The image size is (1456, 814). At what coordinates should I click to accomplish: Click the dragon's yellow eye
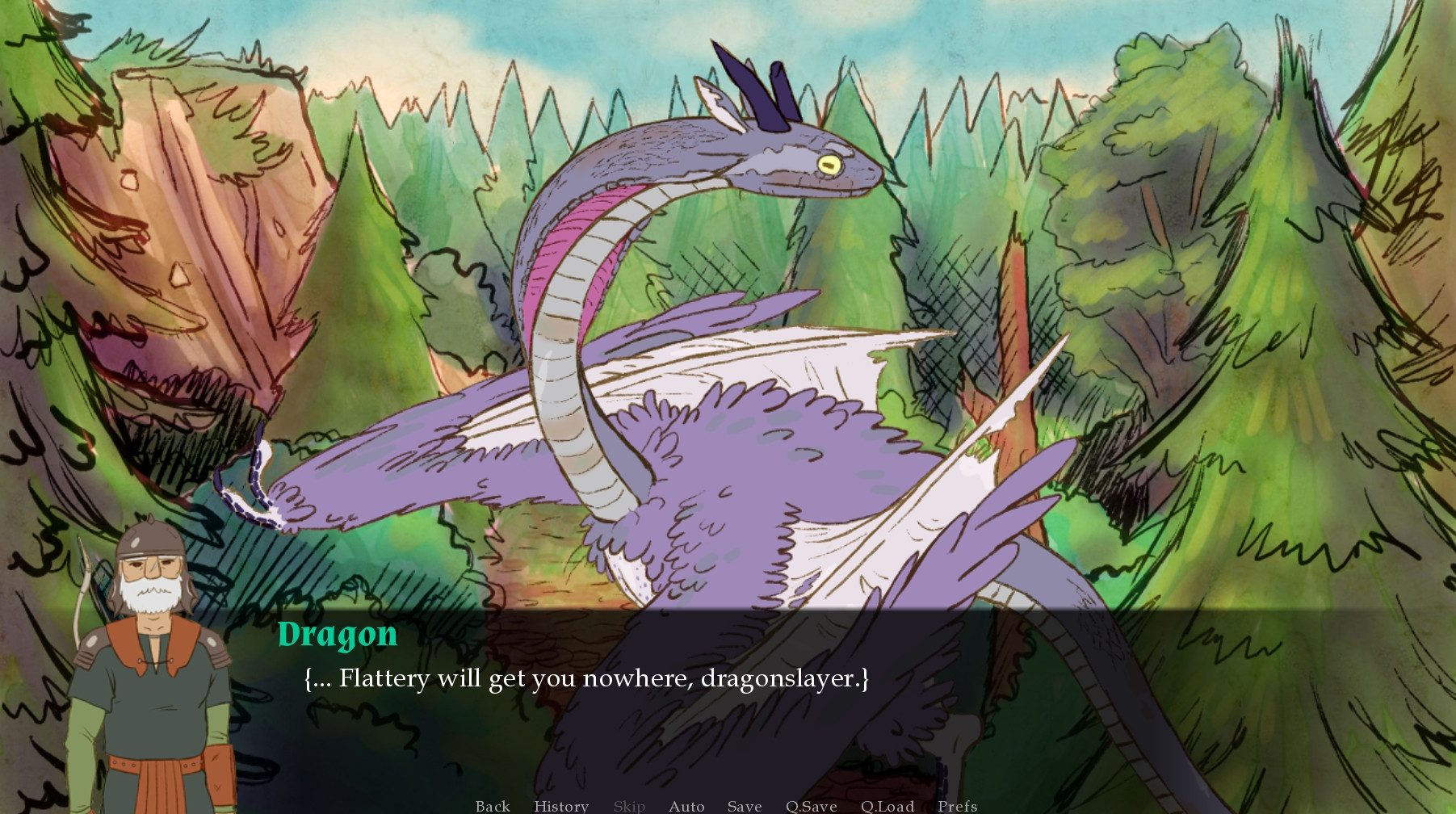coord(830,165)
